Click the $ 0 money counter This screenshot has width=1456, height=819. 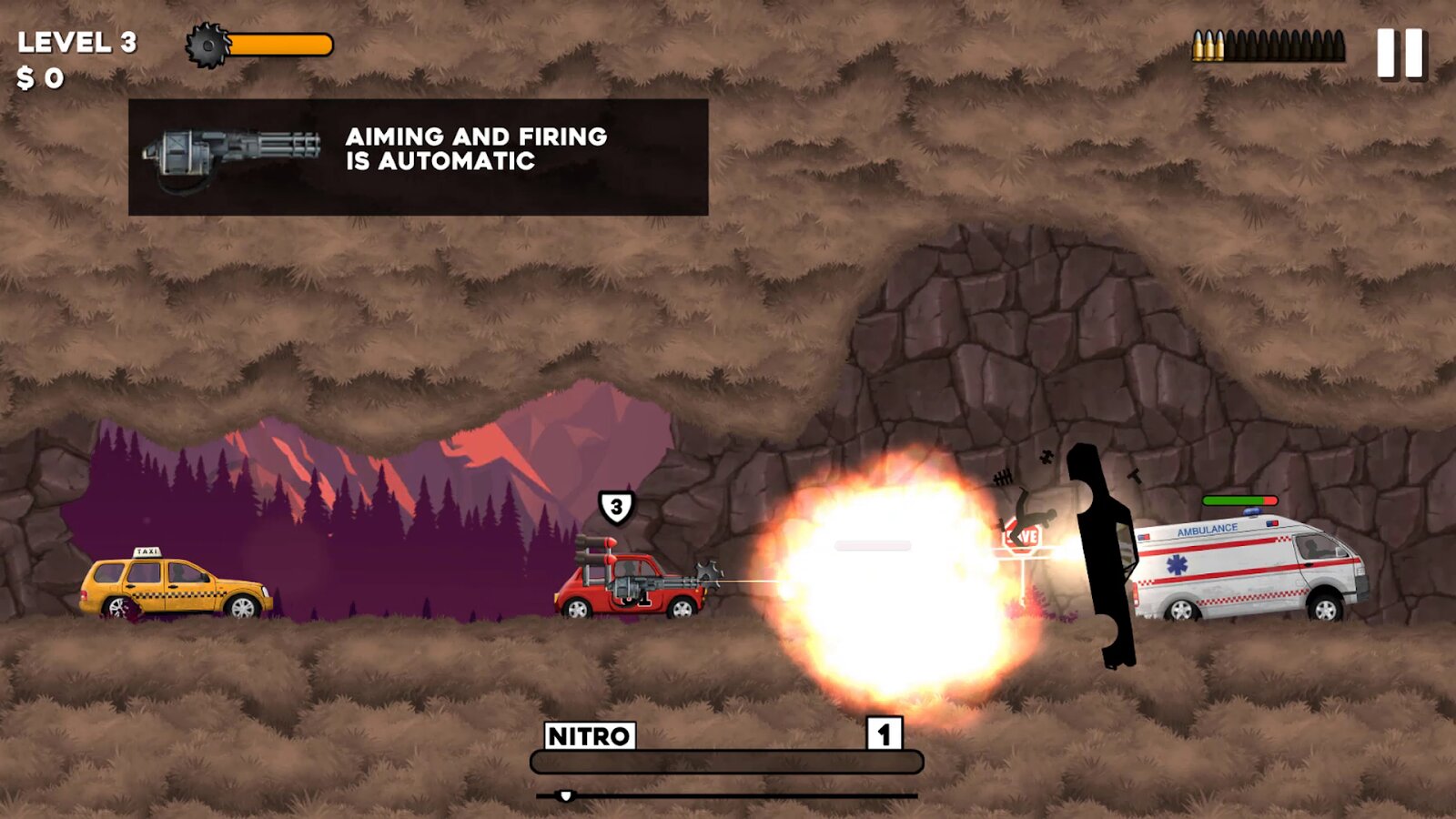click(x=44, y=76)
